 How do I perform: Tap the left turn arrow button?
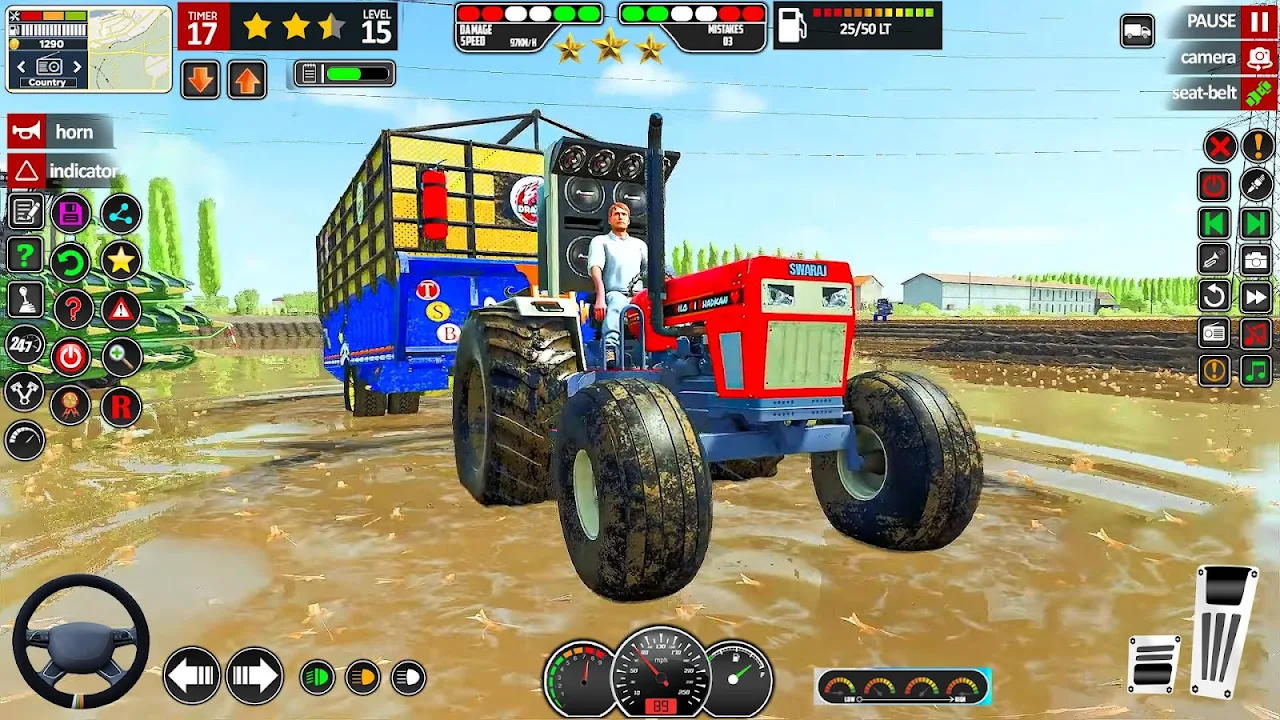coord(192,676)
